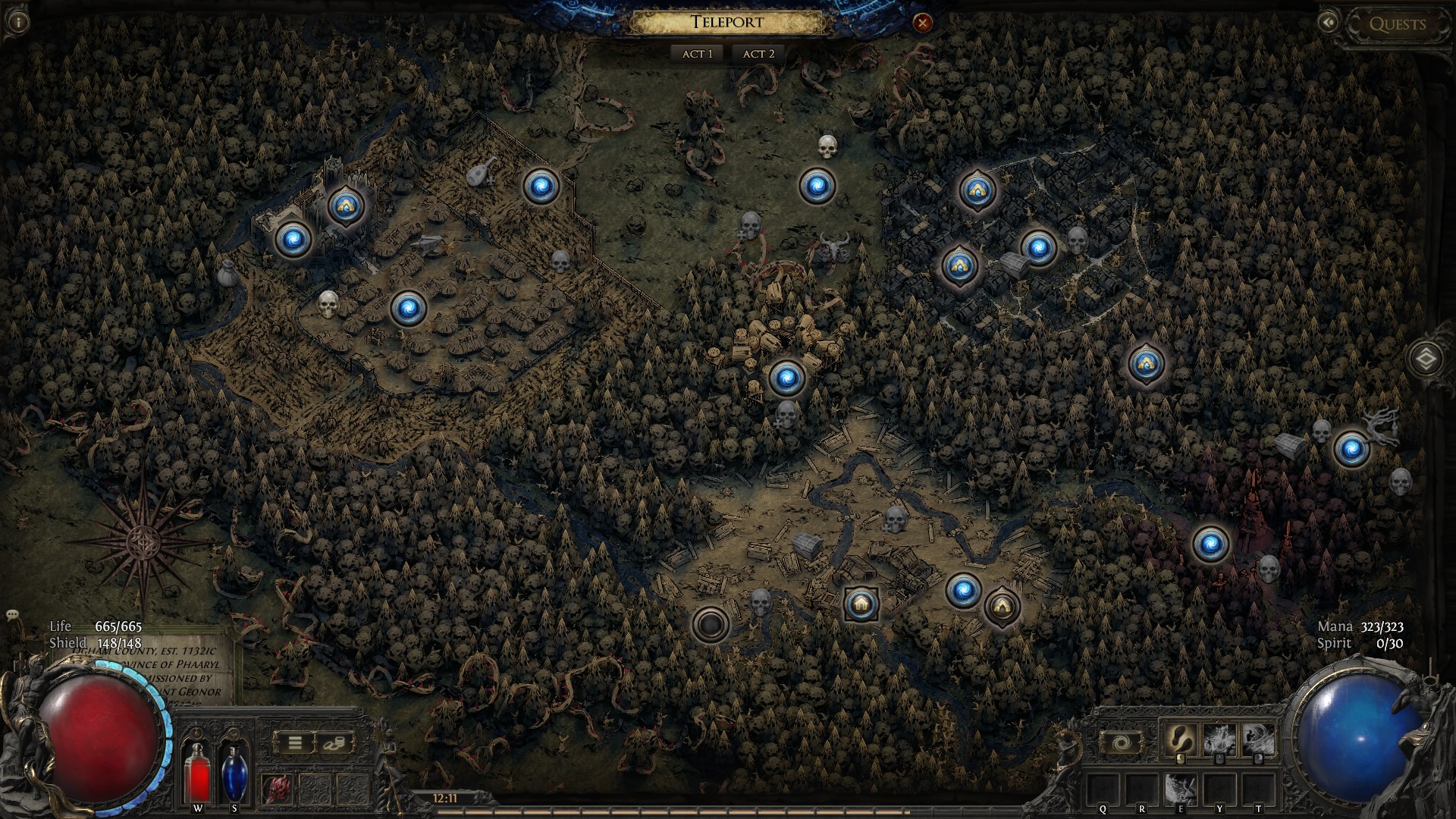Select the dark unvisited map node

711,624
